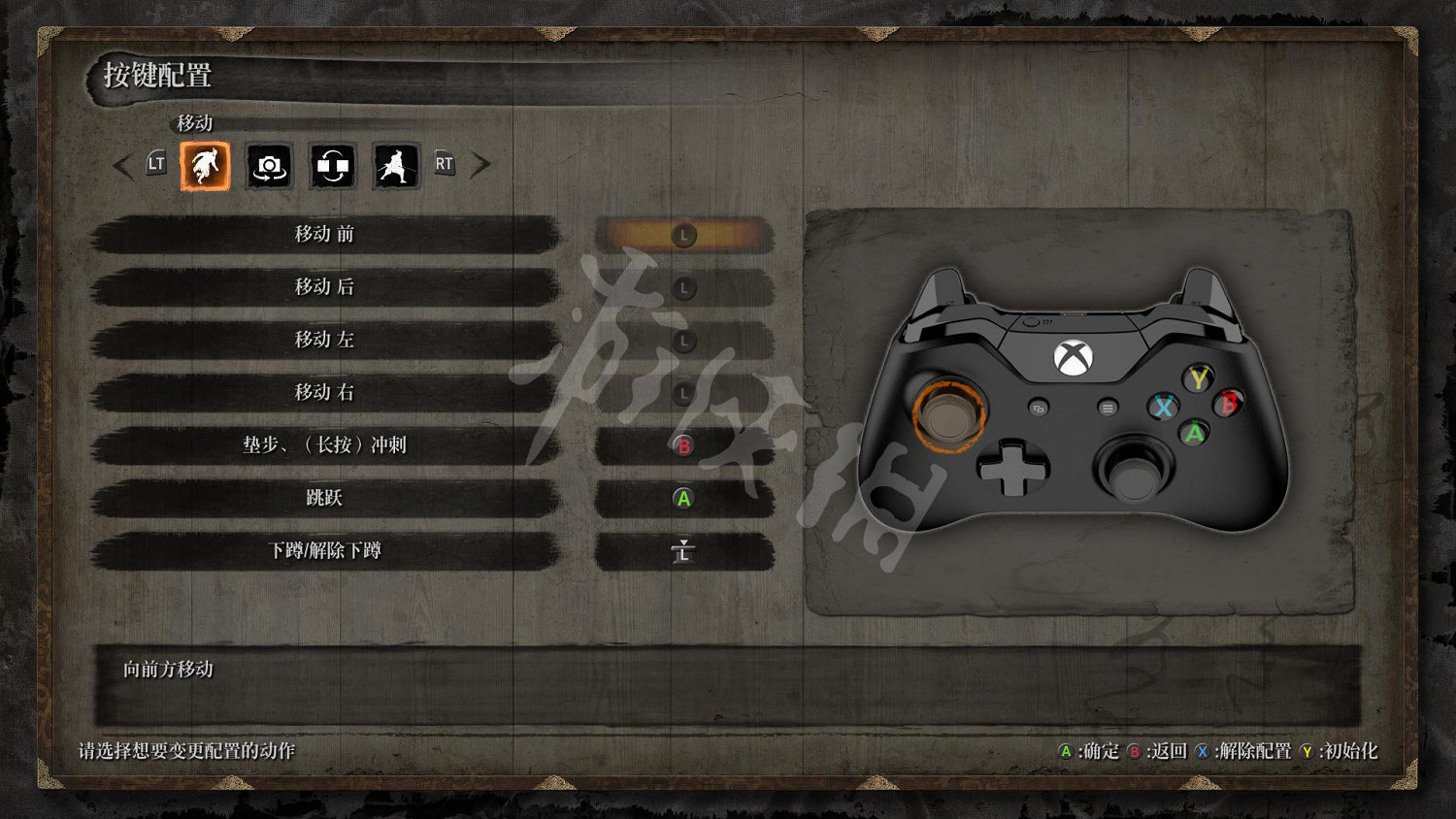Choose the 移动 右 action row

point(325,393)
